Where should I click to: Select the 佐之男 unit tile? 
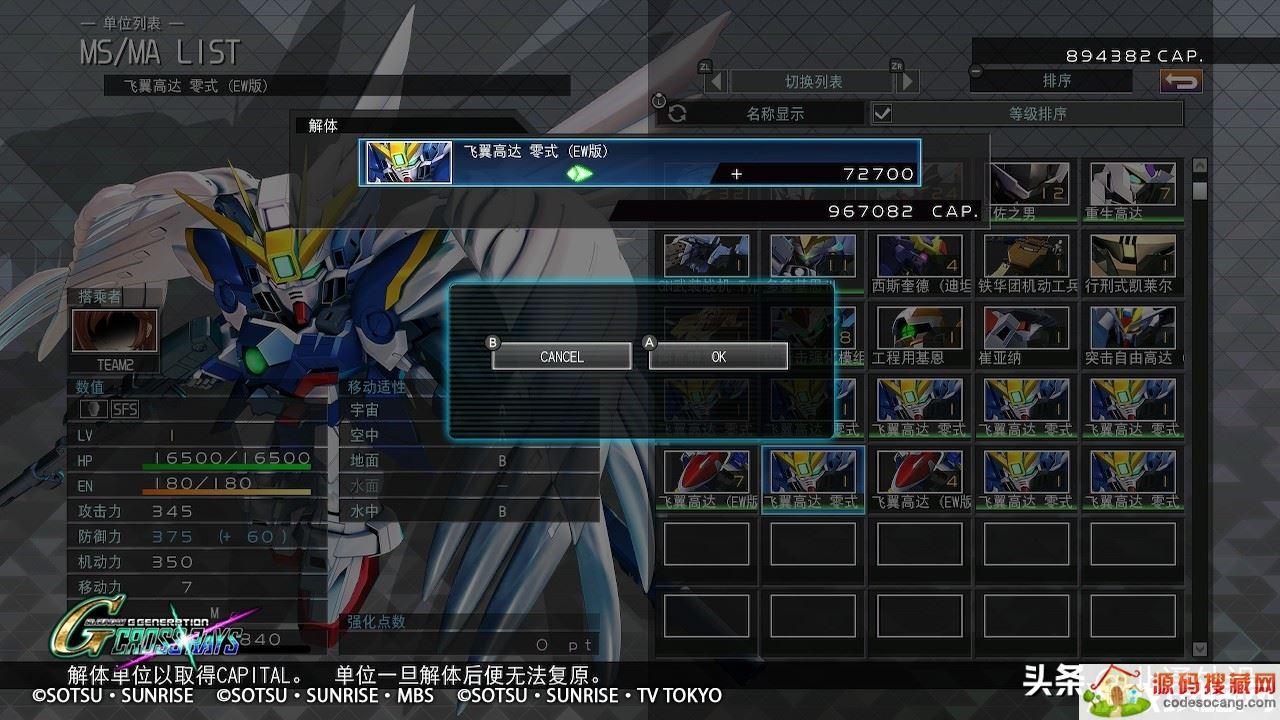[x=1026, y=190]
